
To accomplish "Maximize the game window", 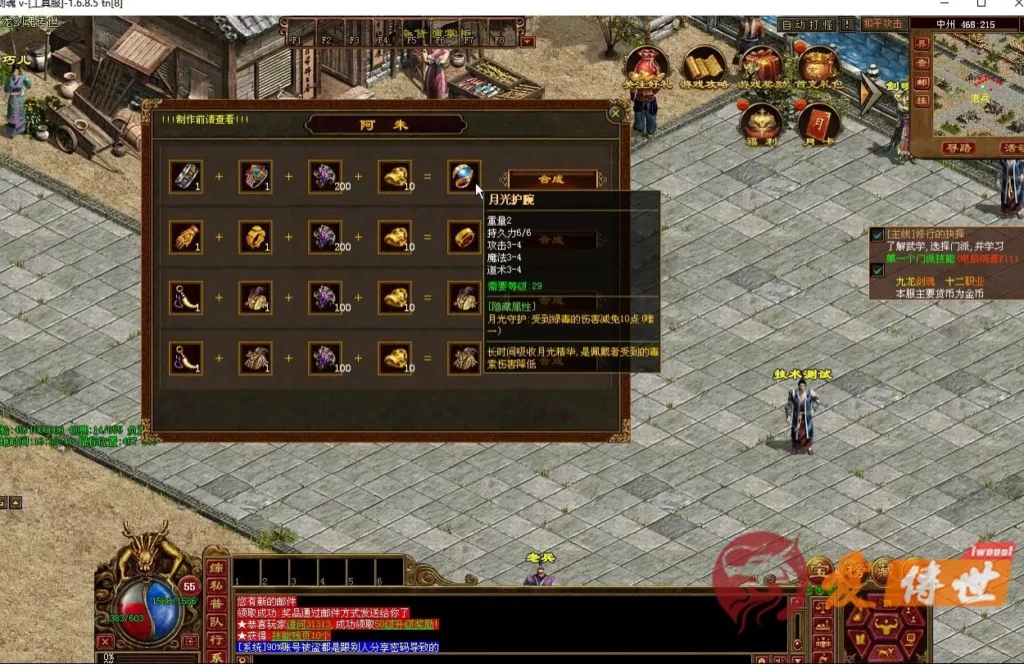I will point(980,5).
